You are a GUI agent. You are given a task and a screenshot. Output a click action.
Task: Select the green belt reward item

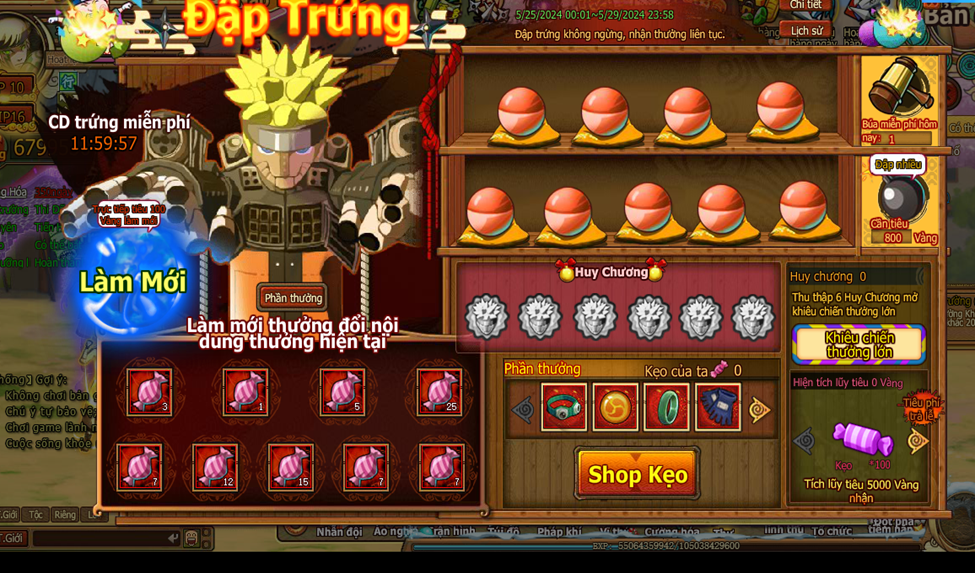[x=564, y=408]
